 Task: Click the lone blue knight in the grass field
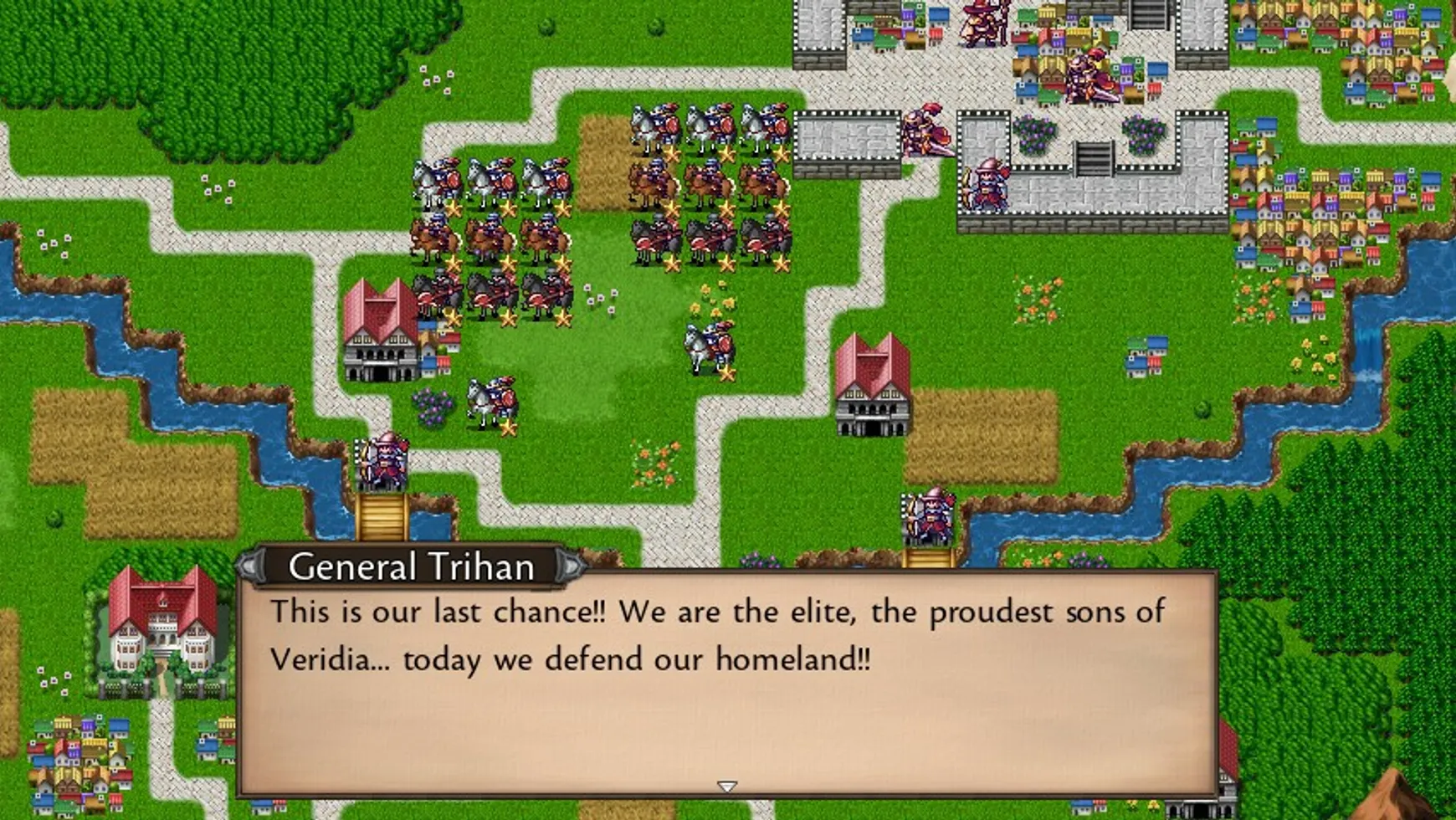707,343
